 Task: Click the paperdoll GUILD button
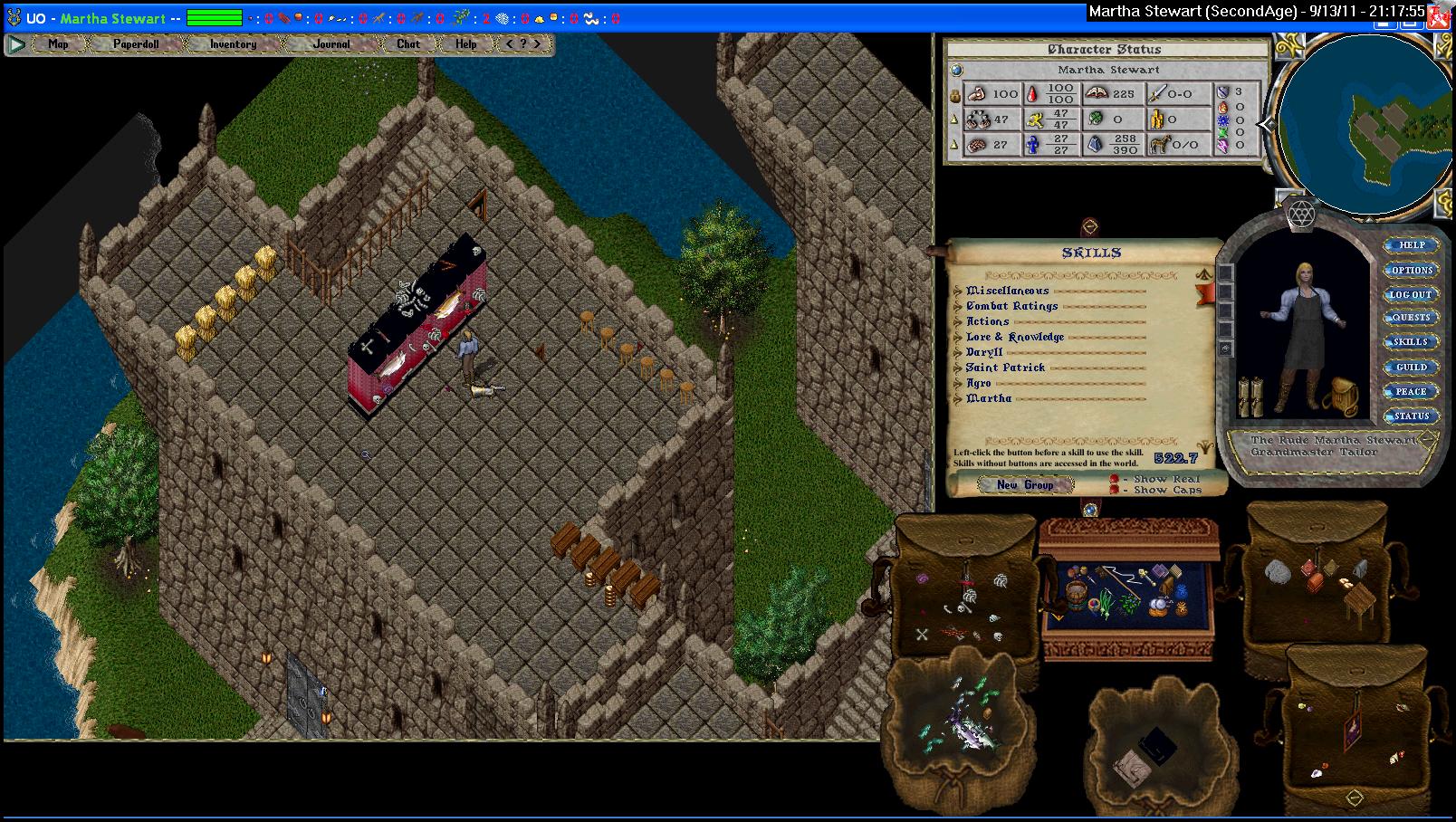1411,367
